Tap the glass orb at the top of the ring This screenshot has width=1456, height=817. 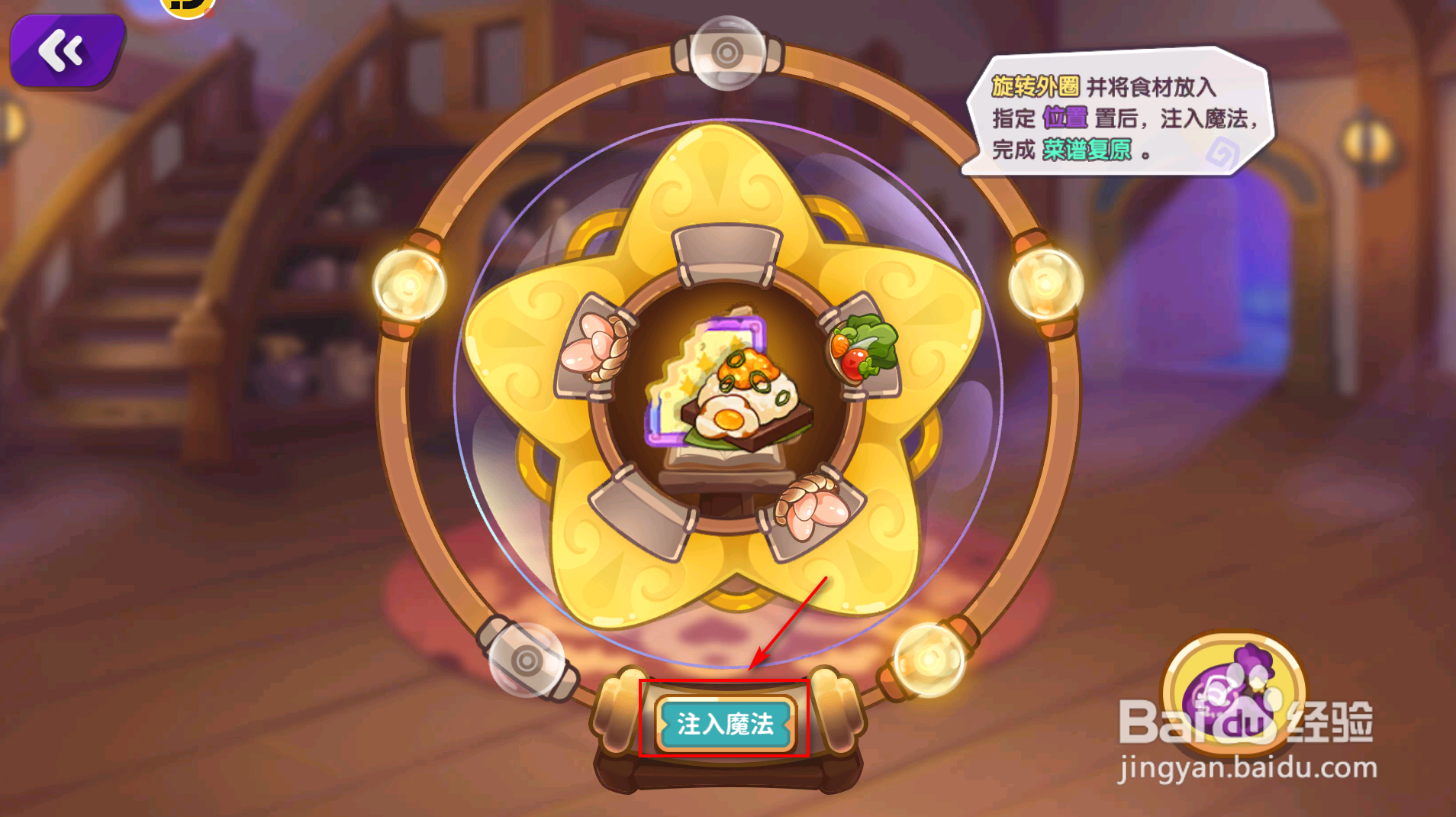point(726,52)
